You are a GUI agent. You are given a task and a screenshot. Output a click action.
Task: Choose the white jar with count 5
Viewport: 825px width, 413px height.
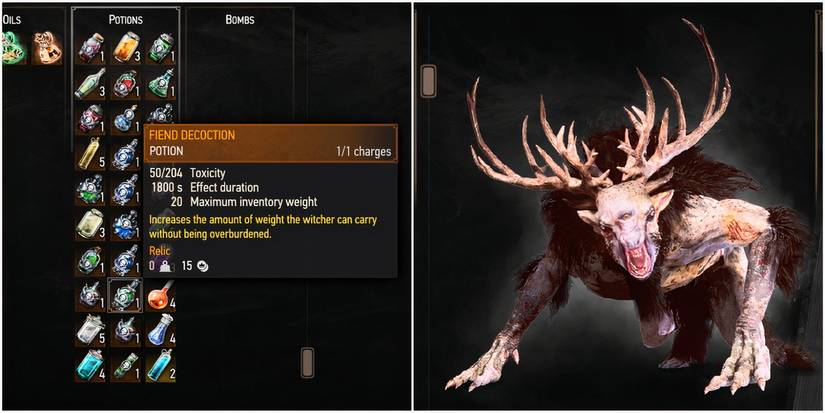click(x=89, y=330)
